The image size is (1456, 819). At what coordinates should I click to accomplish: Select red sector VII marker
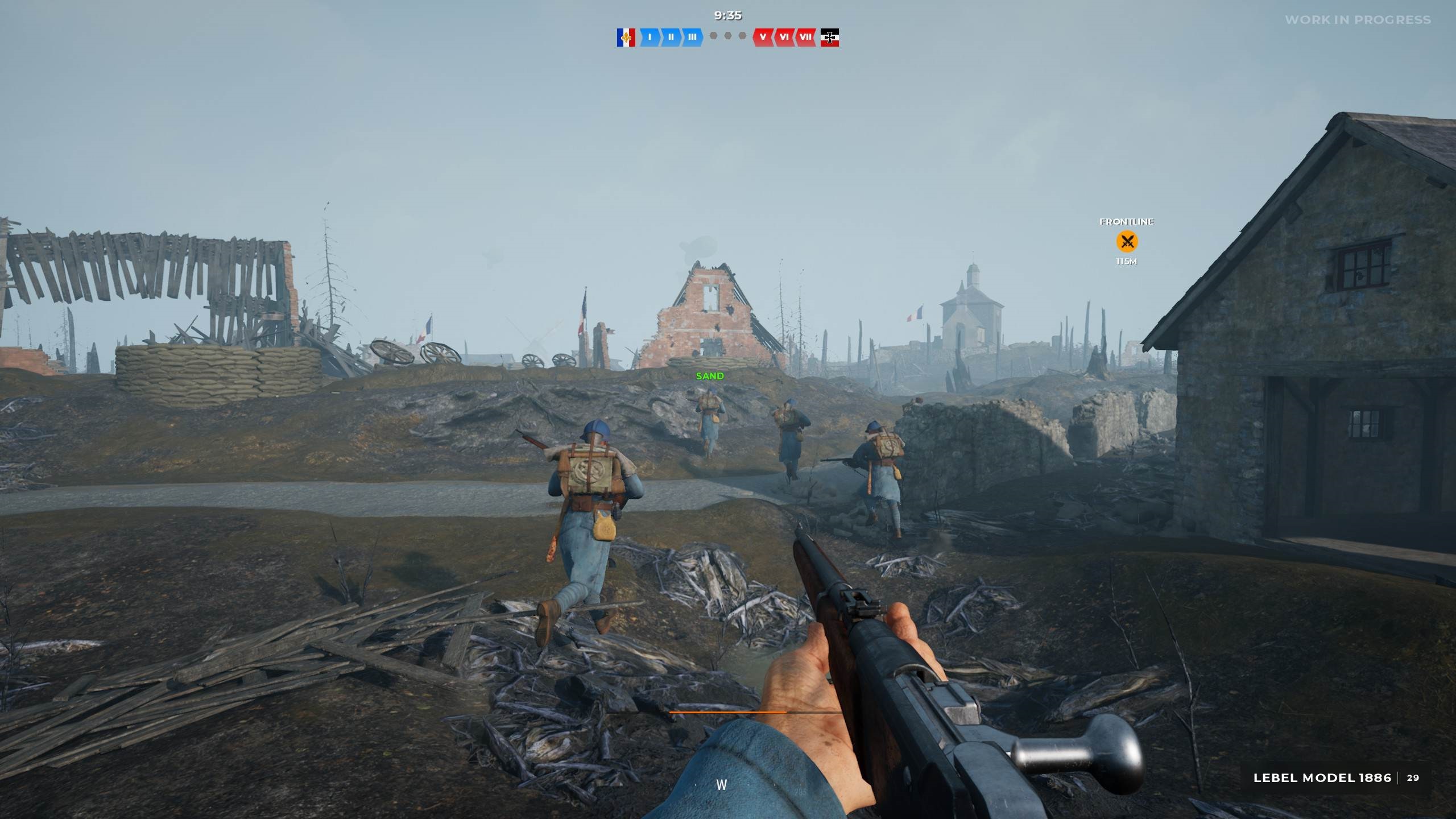pyautogui.click(x=805, y=38)
